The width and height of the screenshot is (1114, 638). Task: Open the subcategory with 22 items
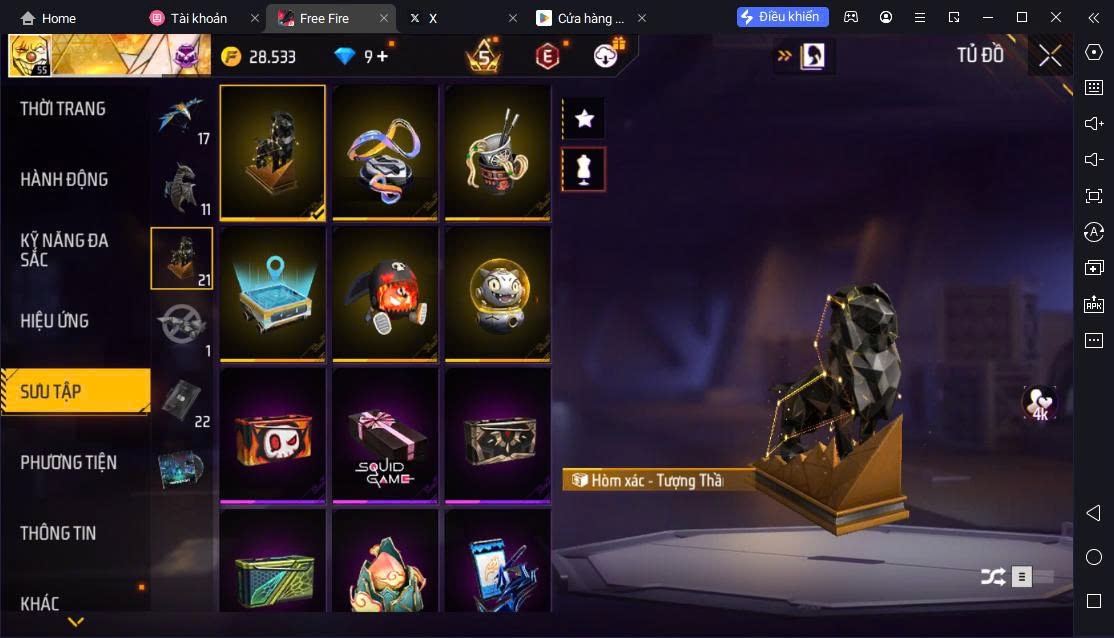point(182,400)
